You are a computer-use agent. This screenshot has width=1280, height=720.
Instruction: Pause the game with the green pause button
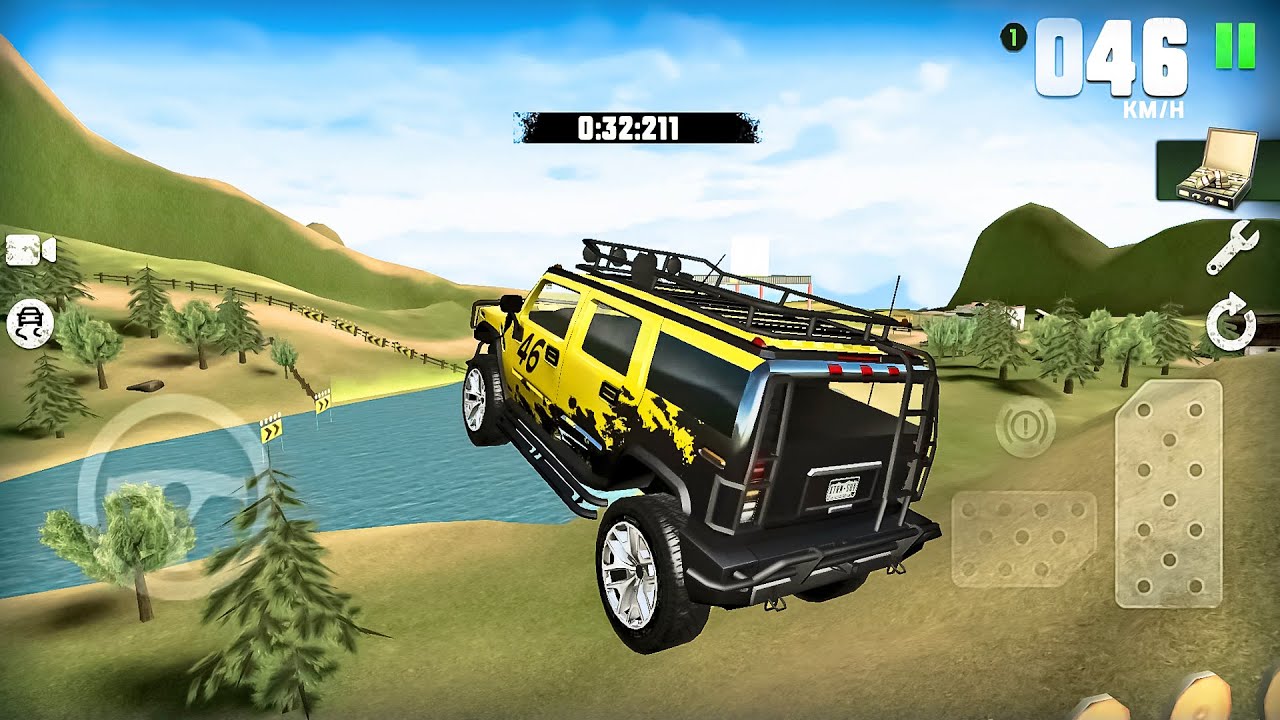(x=1235, y=45)
